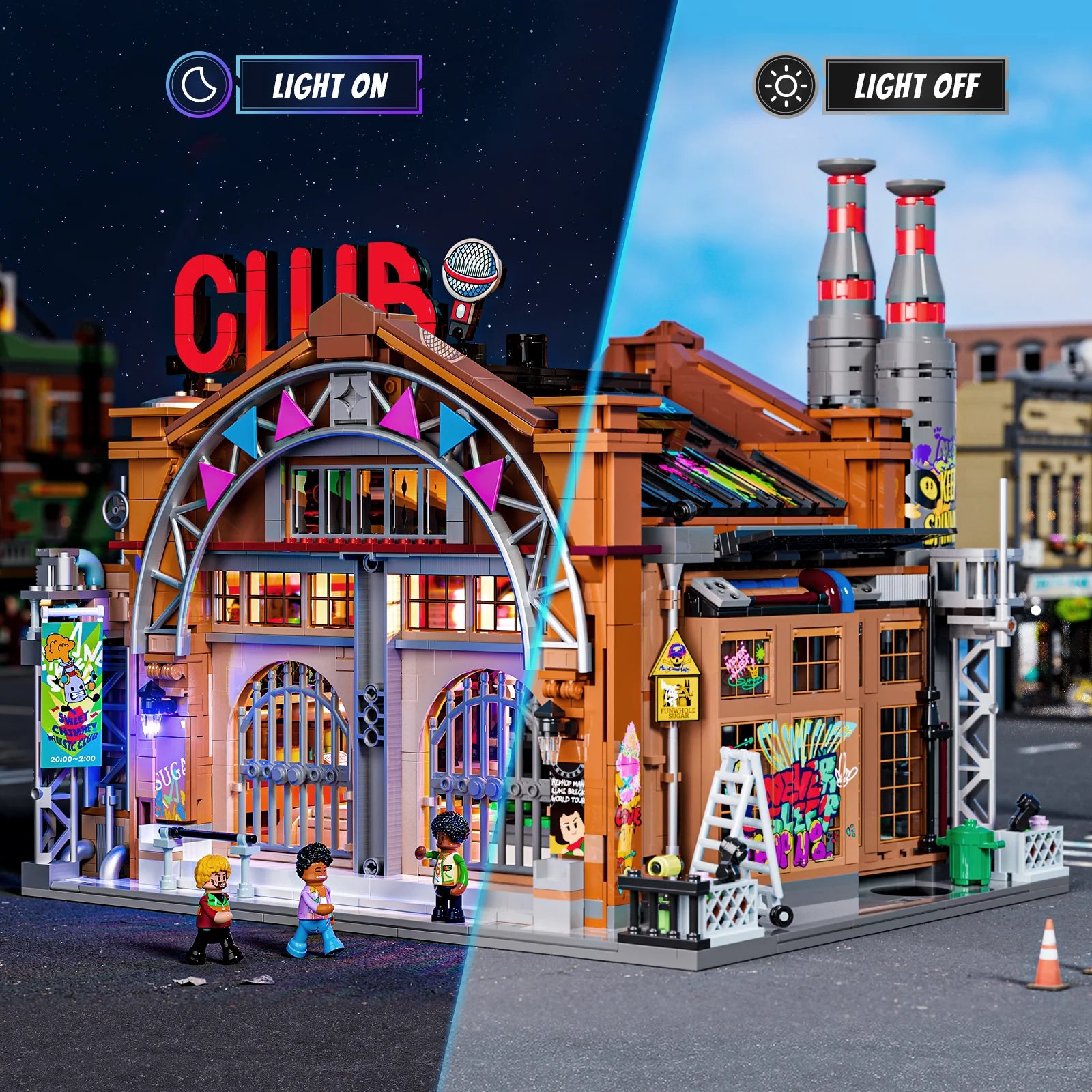Click the sun icon
The image size is (1092, 1092).
(x=785, y=85)
